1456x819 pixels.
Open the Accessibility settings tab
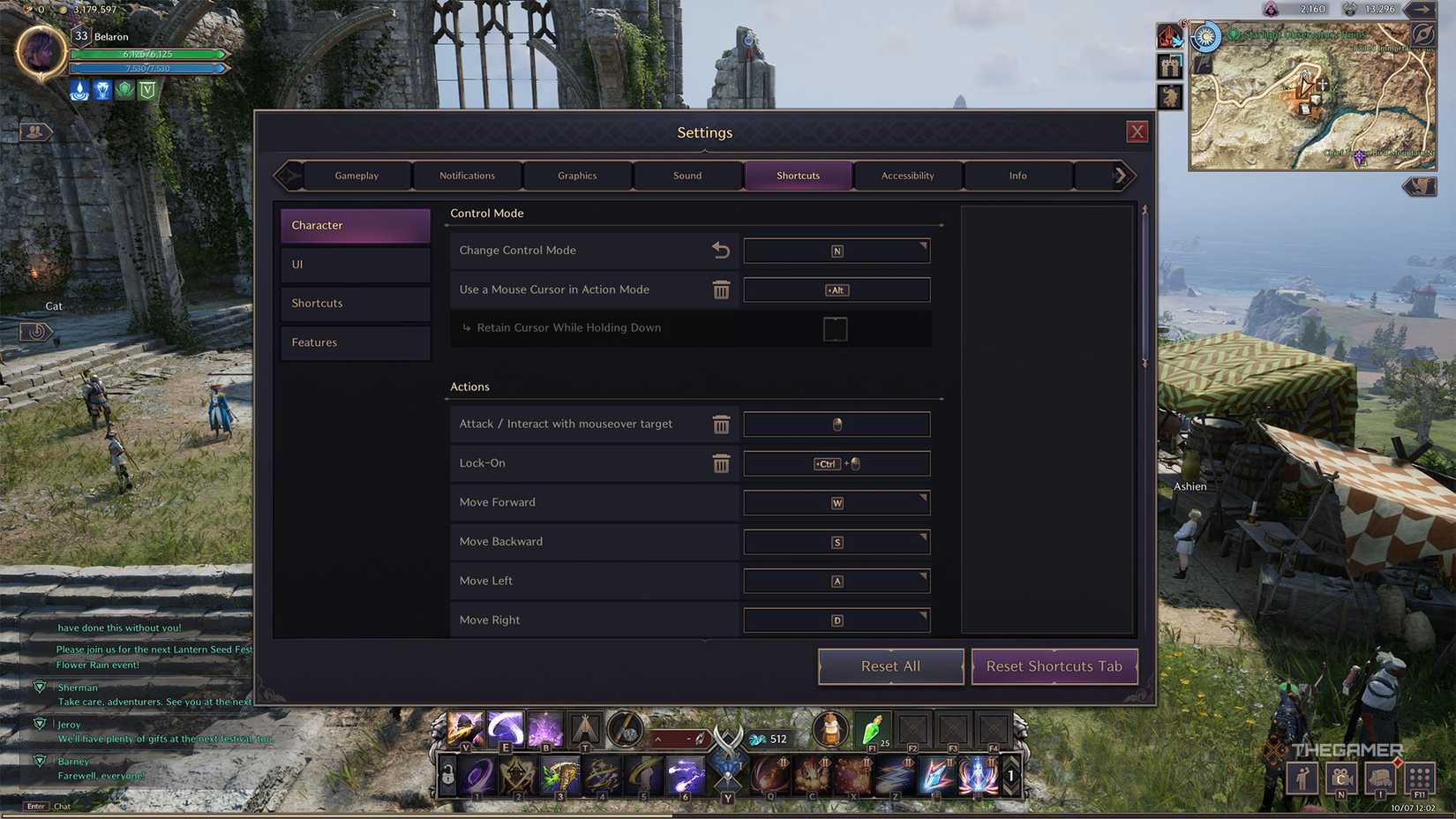click(907, 175)
